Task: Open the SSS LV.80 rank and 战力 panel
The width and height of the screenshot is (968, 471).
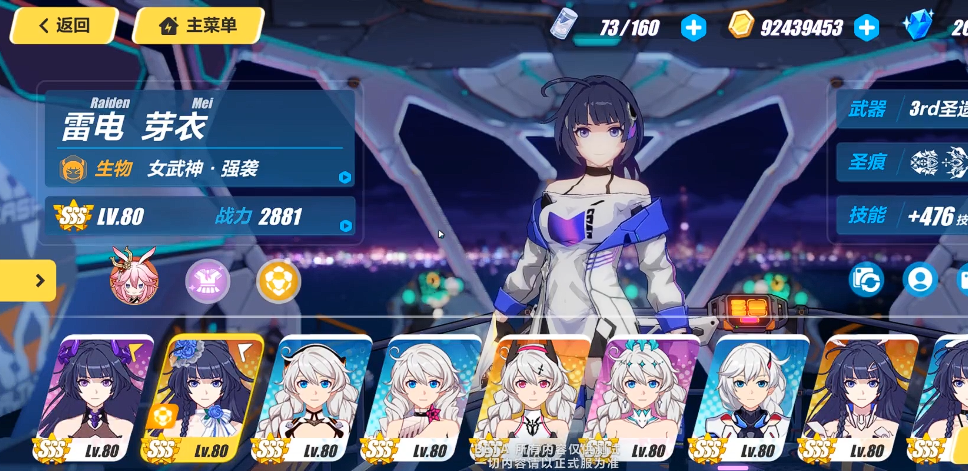Action: (199, 216)
